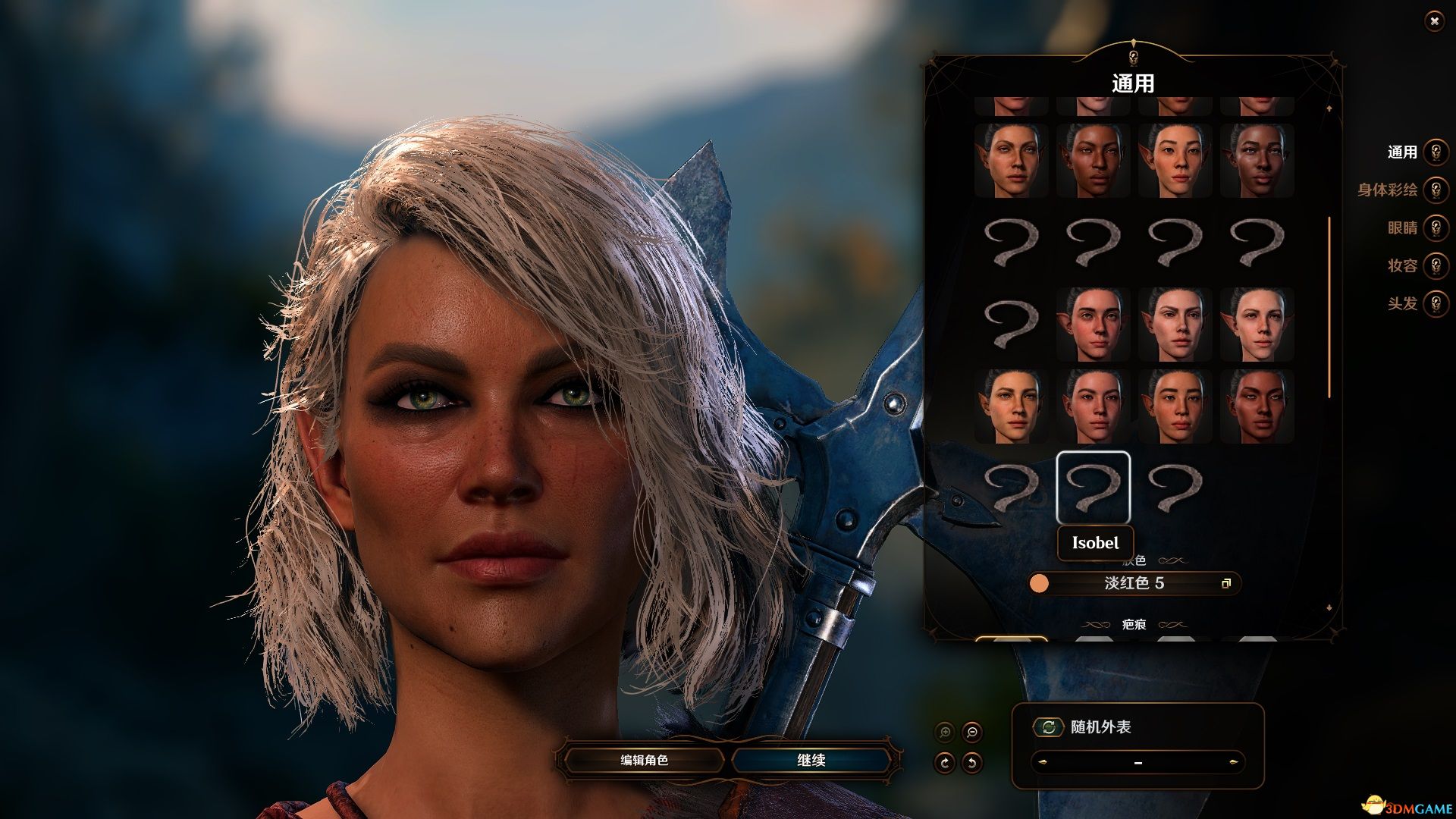
Task: Switch to the 妆容 makeup tab
Action: 1434,266
